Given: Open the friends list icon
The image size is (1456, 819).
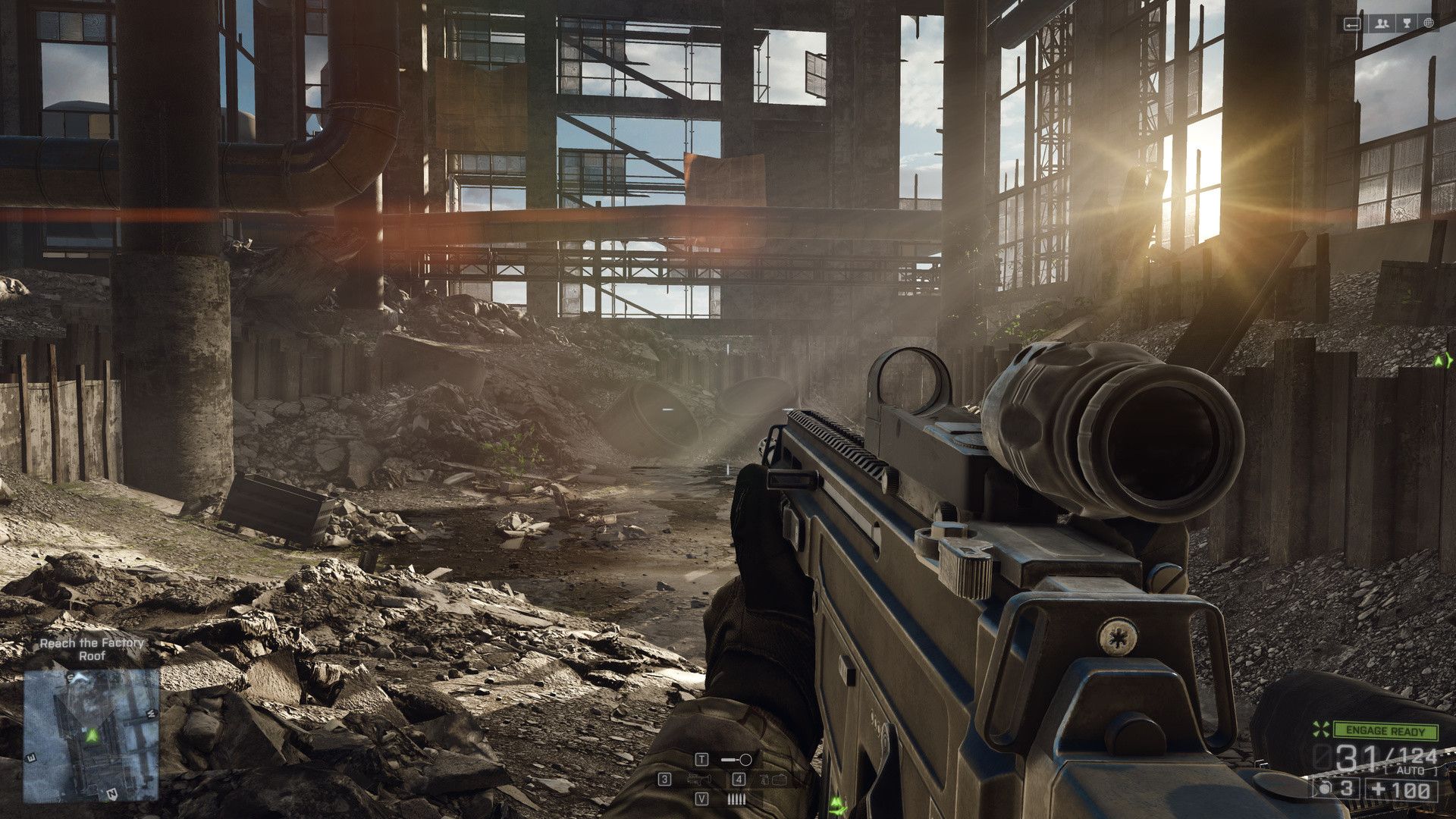Looking at the screenshot, I should coord(1382,24).
